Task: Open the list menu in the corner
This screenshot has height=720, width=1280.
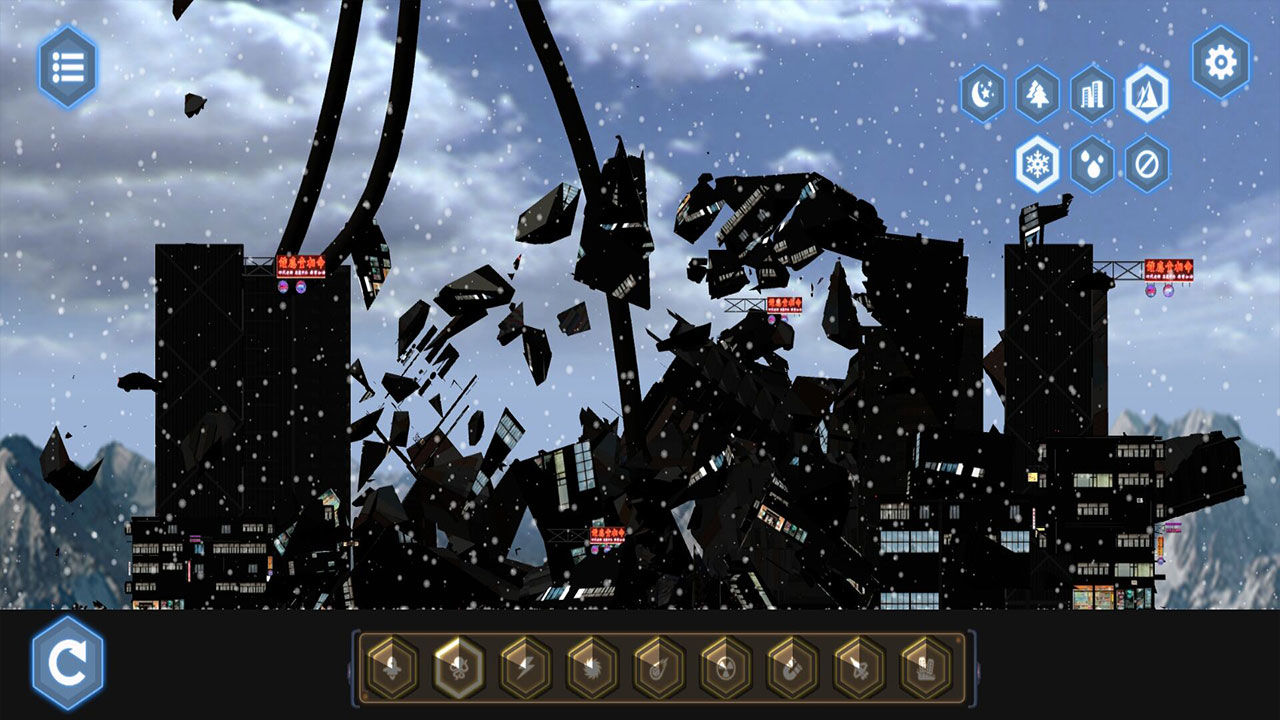Action: (x=68, y=67)
